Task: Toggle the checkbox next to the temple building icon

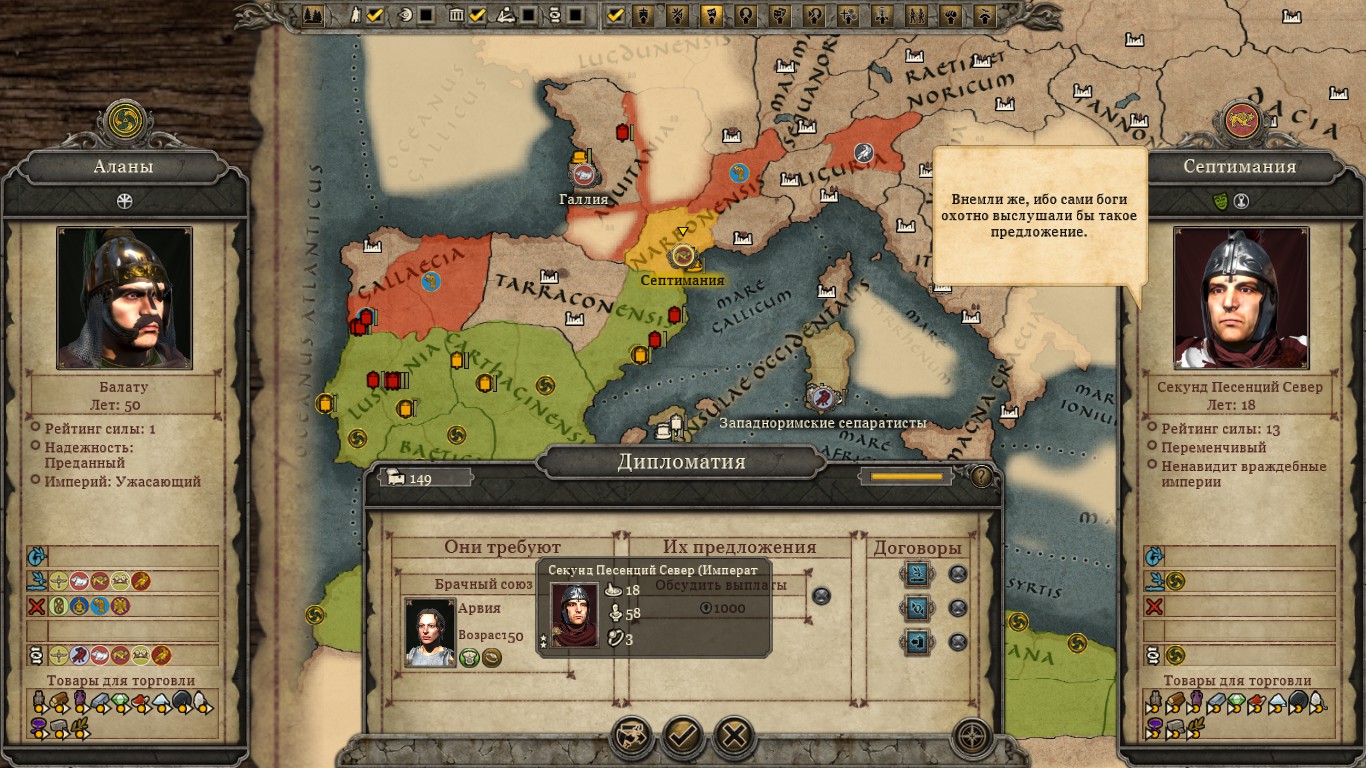Action: pyautogui.click(x=477, y=15)
